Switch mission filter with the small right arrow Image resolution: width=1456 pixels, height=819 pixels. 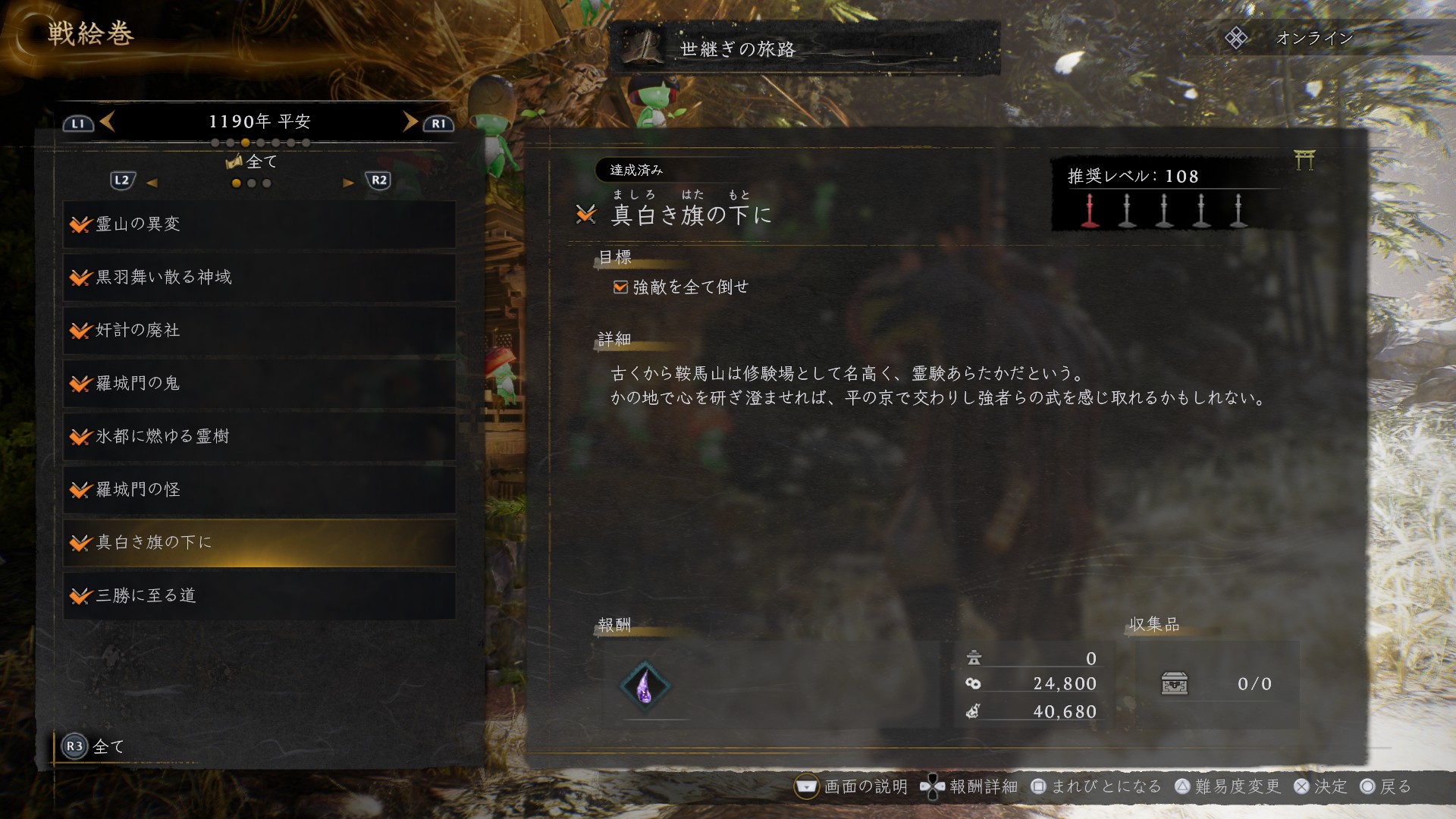click(348, 183)
